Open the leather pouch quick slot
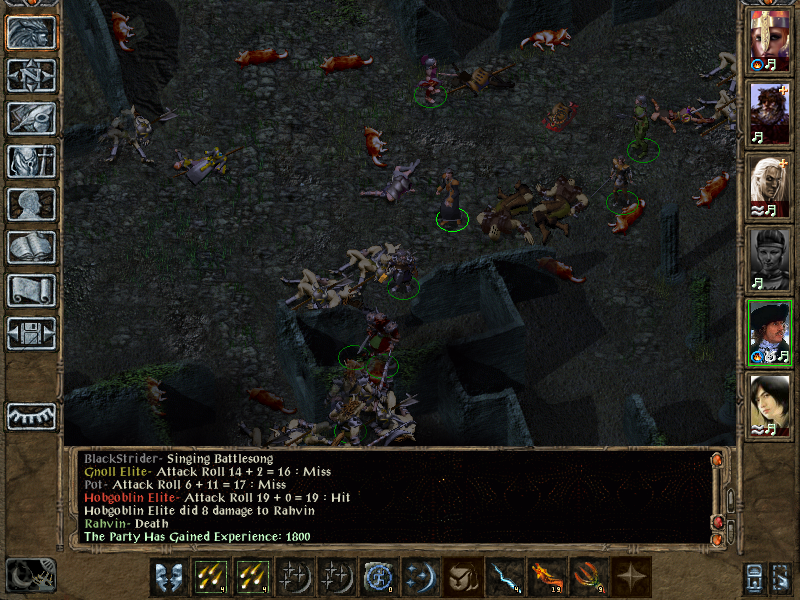 tap(463, 577)
